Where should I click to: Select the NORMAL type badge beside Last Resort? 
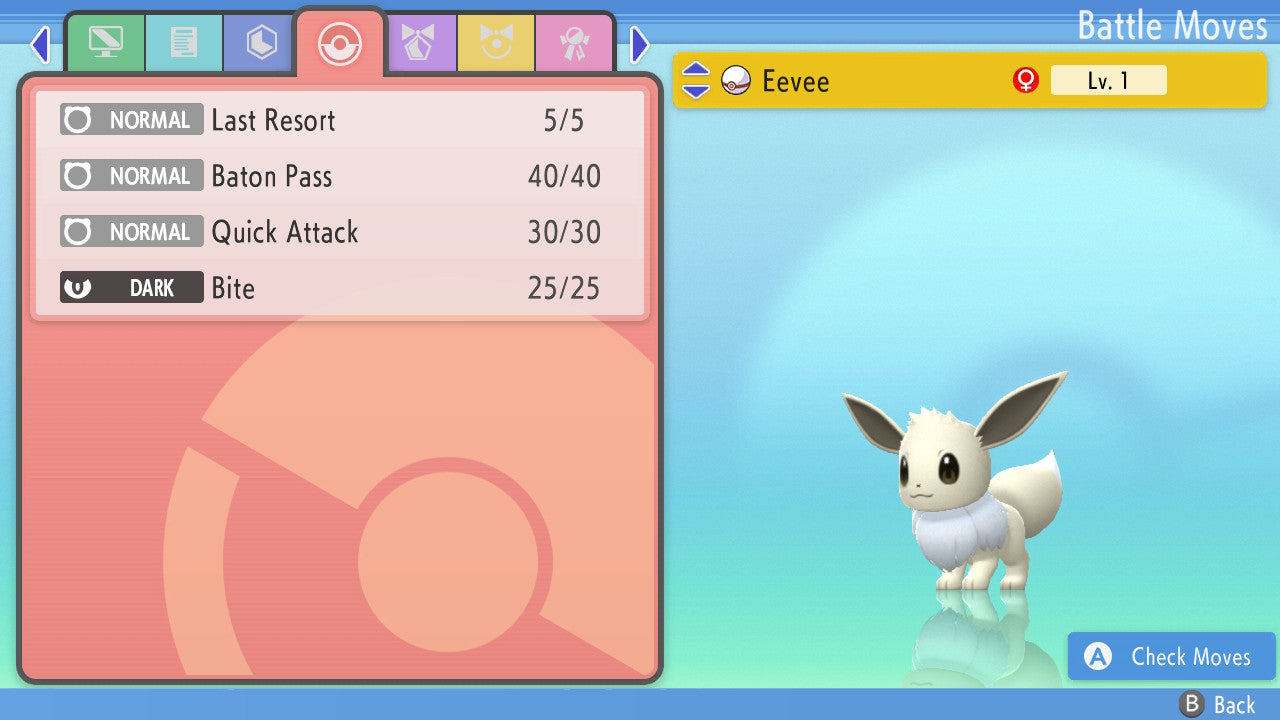(131, 119)
